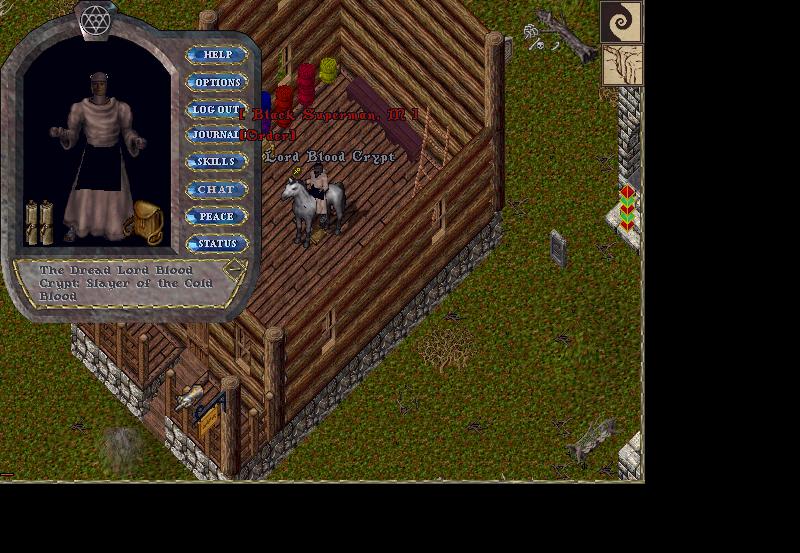Open the Options window
Screen dimensions: 800x553
tap(216, 82)
